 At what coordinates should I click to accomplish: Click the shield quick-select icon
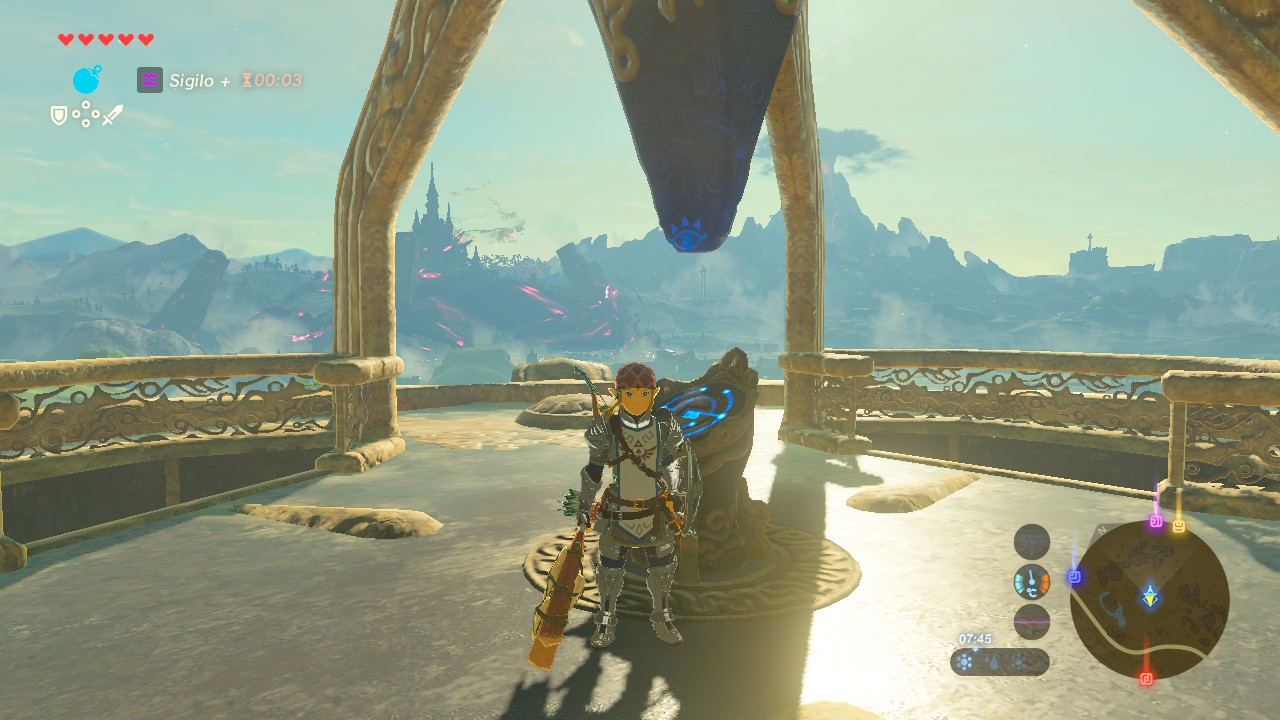[x=59, y=116]
